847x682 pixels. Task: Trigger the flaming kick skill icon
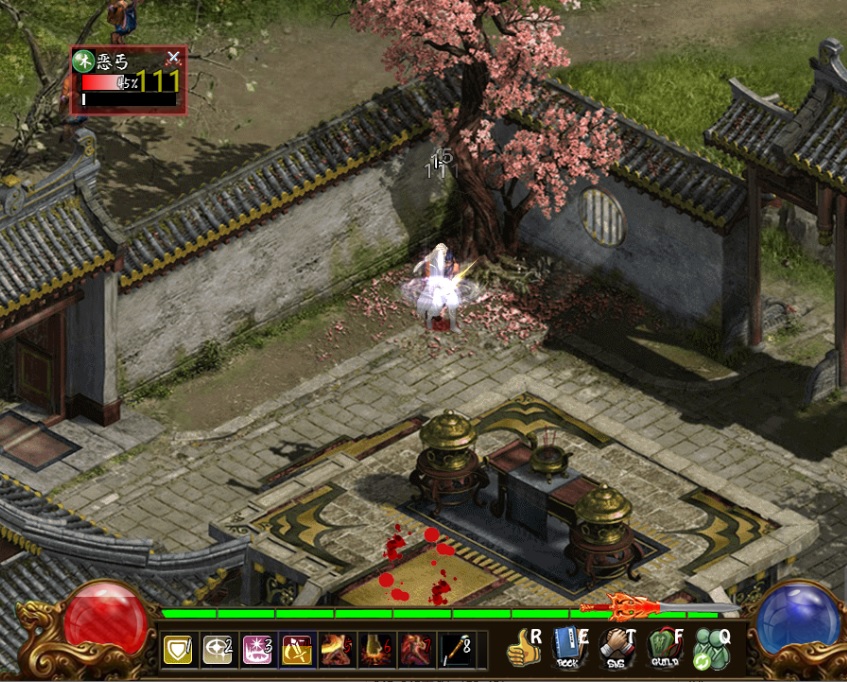click(x=335, y=650)
